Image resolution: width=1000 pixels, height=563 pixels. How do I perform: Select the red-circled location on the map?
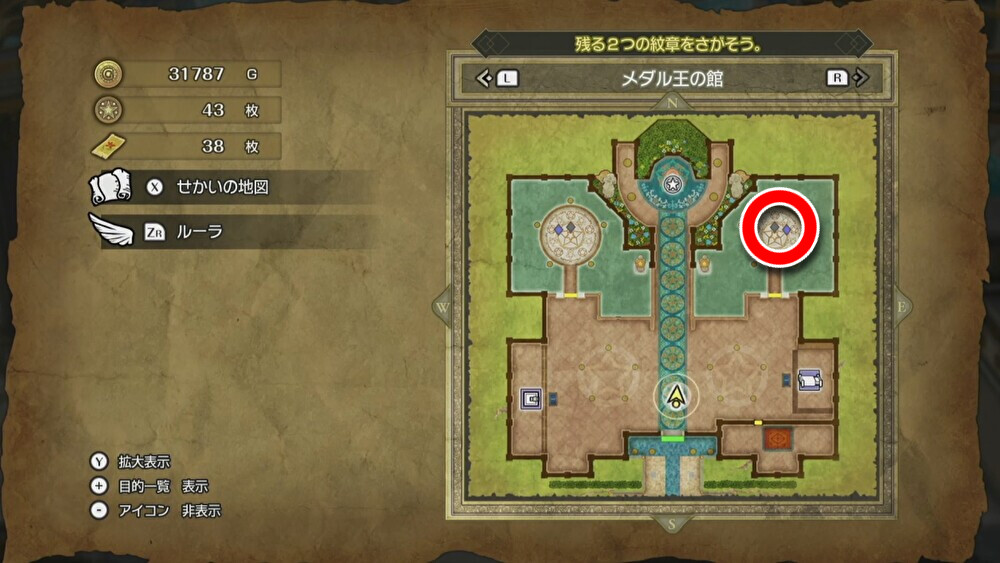point(779,228)
